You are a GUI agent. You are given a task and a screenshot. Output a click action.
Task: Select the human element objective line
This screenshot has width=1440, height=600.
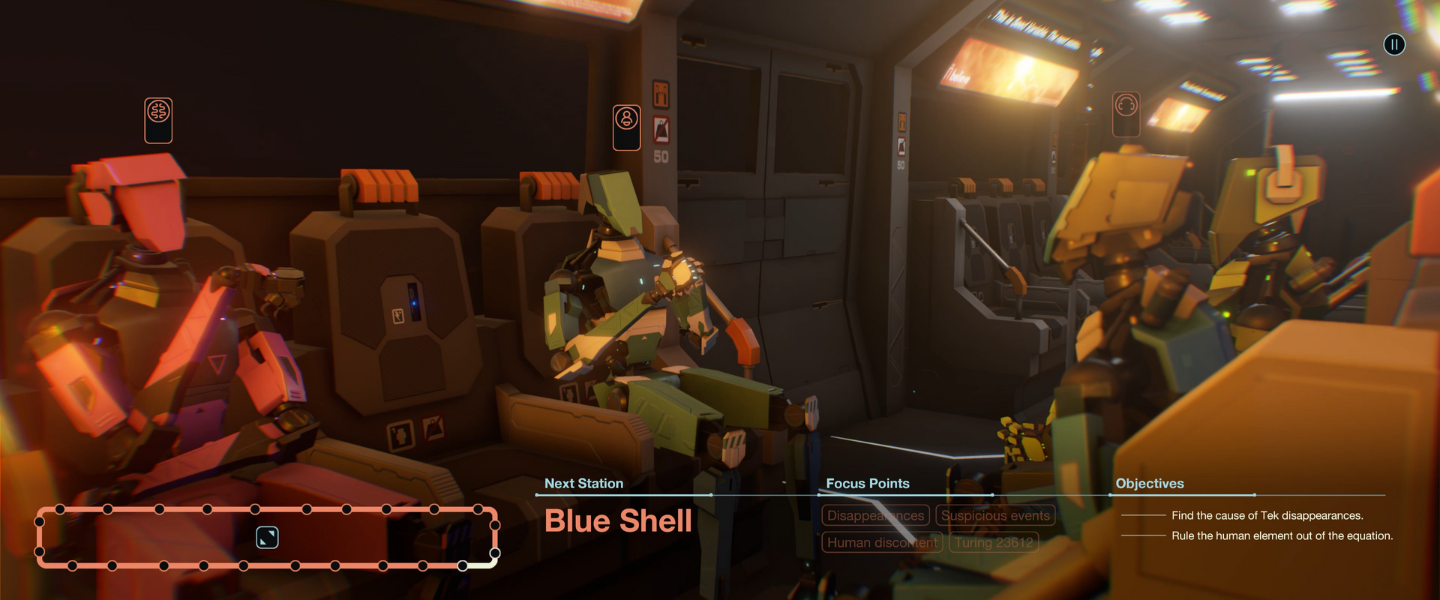tap(1282, 536)
